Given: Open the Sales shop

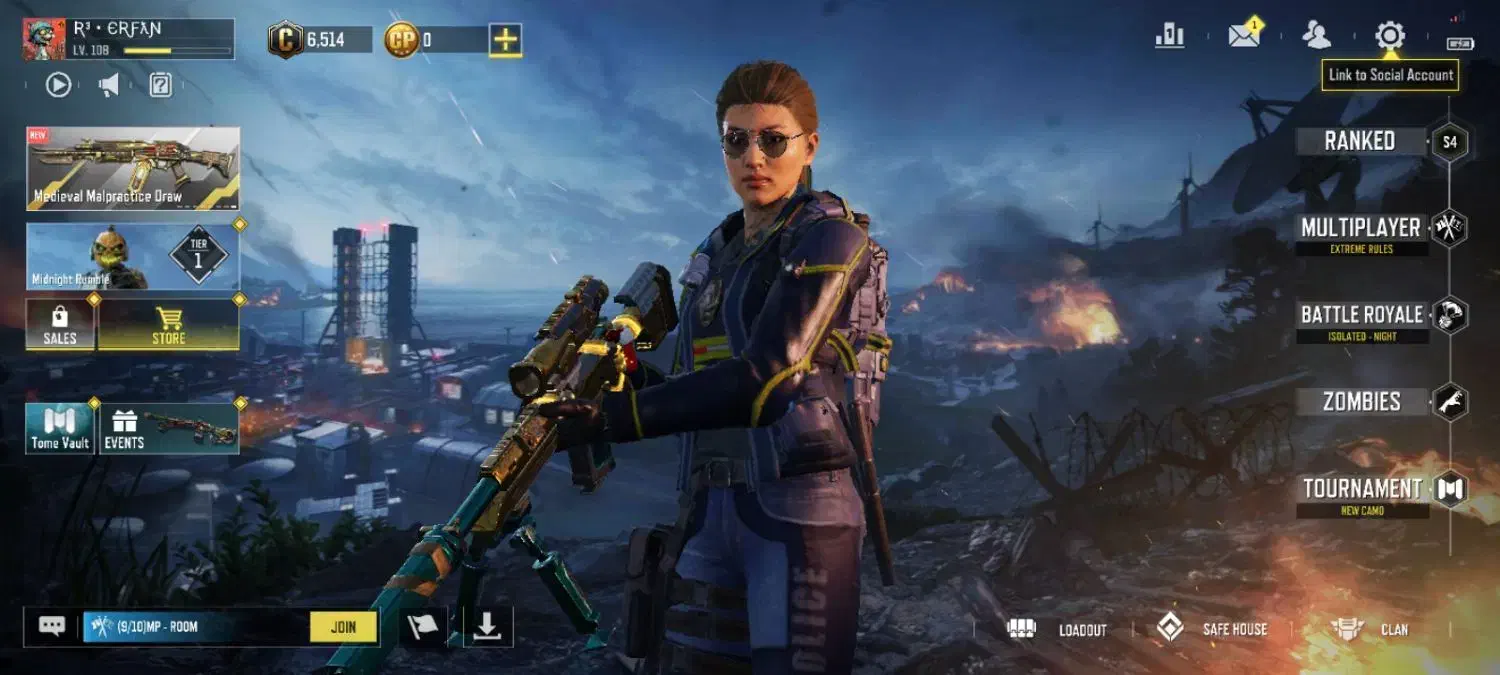Looking at the screenshot, I should (60, 325).
